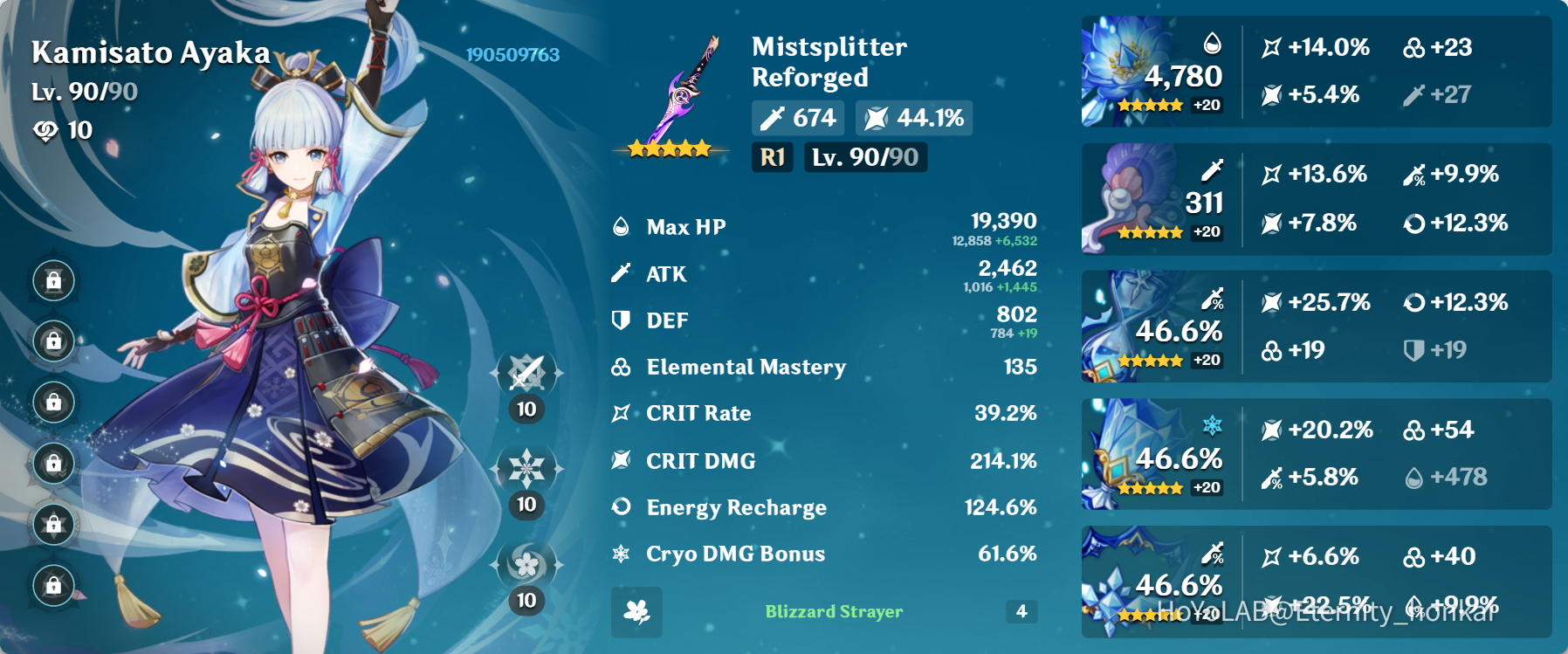This screenshot has height=654, width=1568.
Task: Click the Blizzard Strayer set name link
Action: [833, 612]
